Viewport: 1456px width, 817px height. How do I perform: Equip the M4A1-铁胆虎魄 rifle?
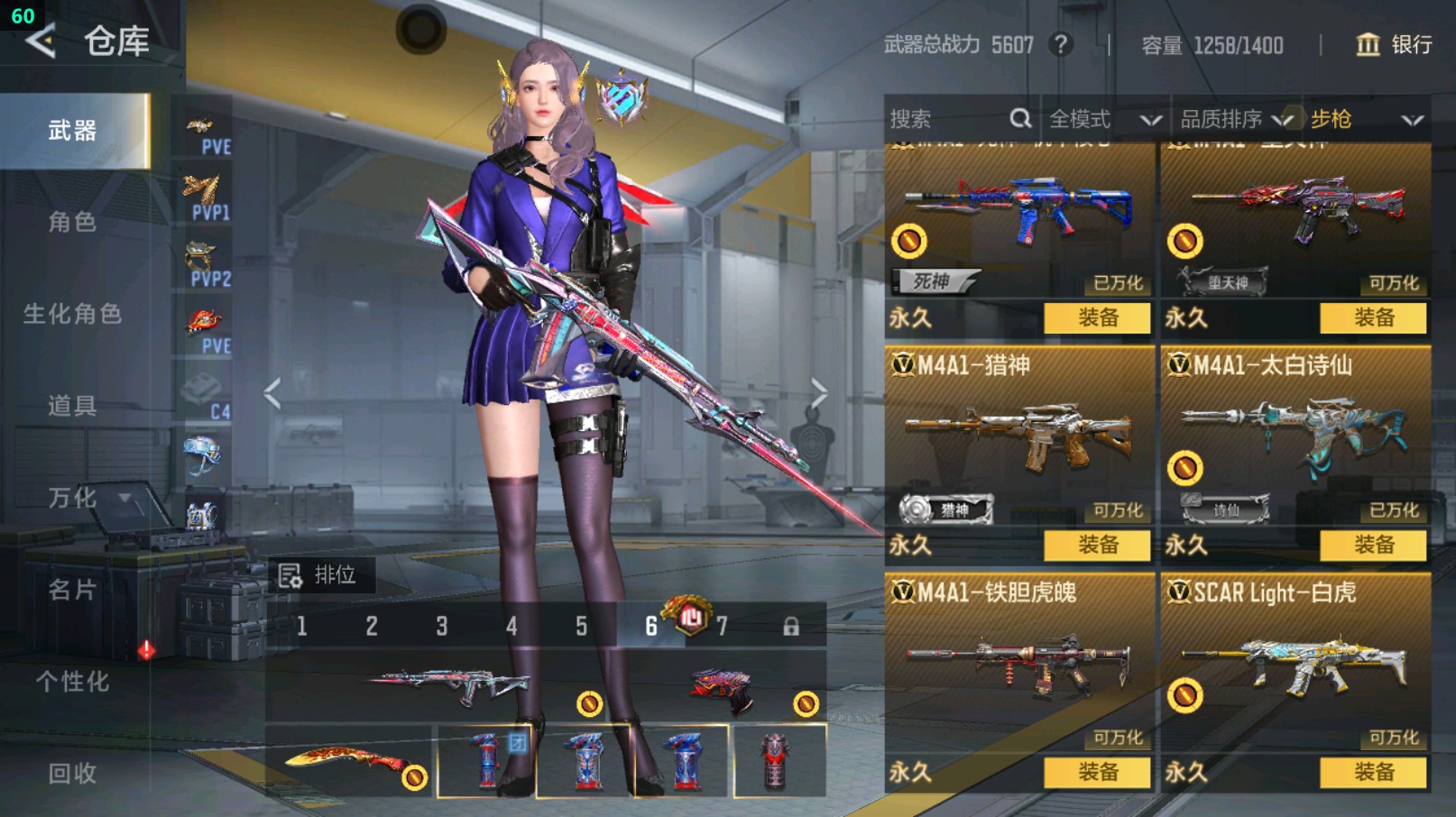(x=1097, y=772)
